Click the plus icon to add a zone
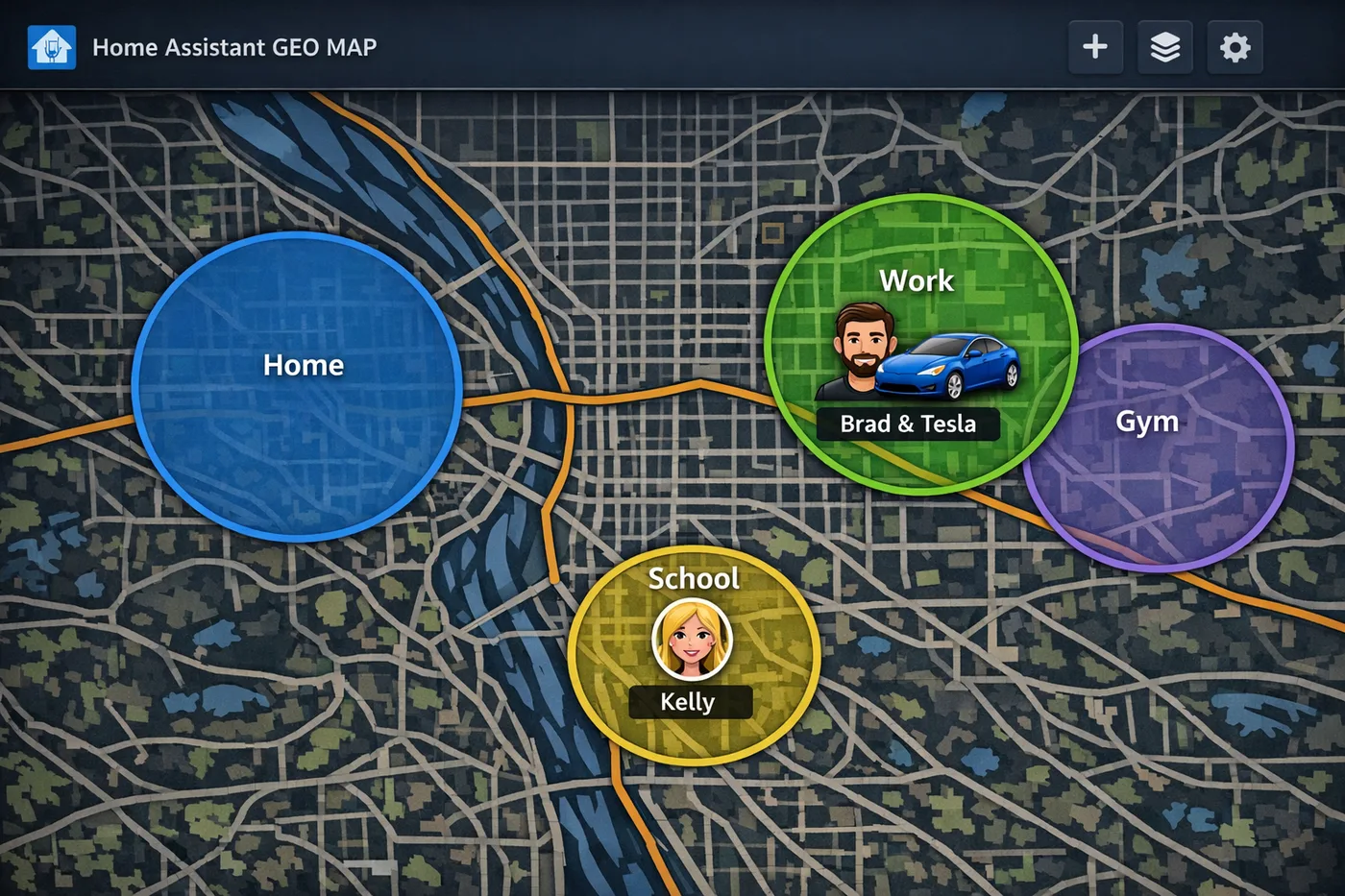Viewport: 1345px width, 896px height. [1095, 47]
